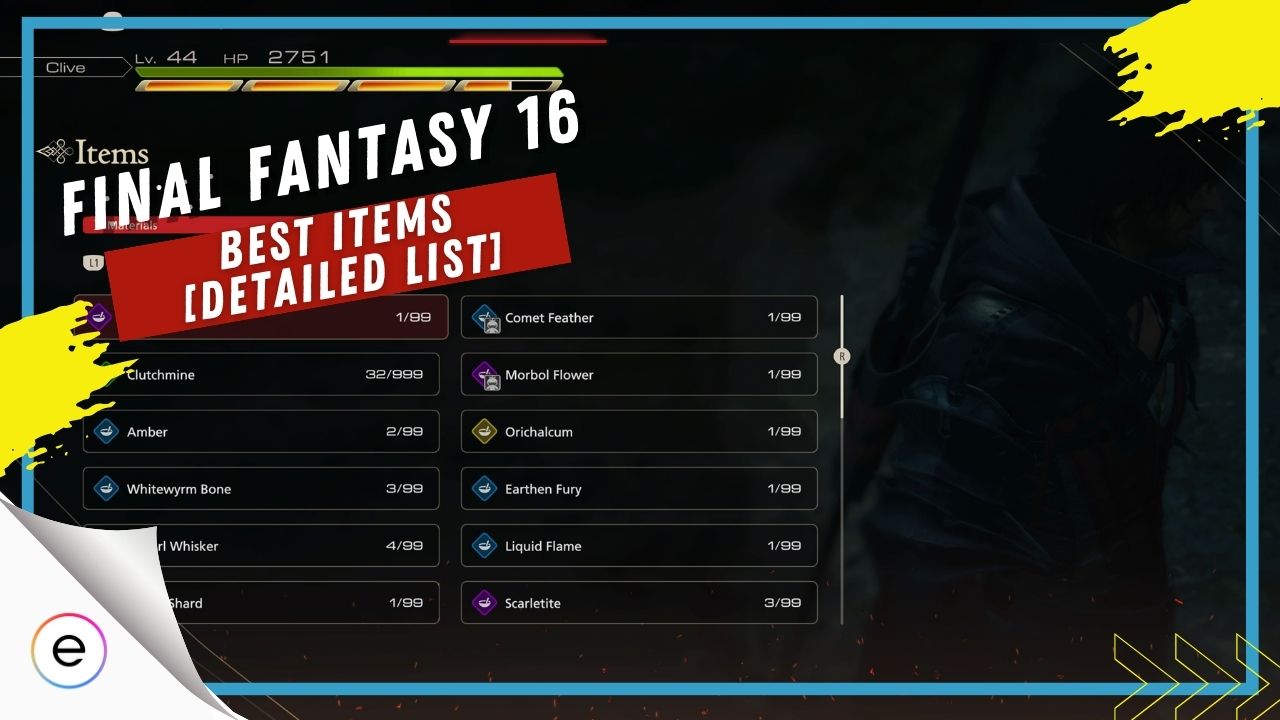Click the Scarletite purple diamond icon

(487, 602)
